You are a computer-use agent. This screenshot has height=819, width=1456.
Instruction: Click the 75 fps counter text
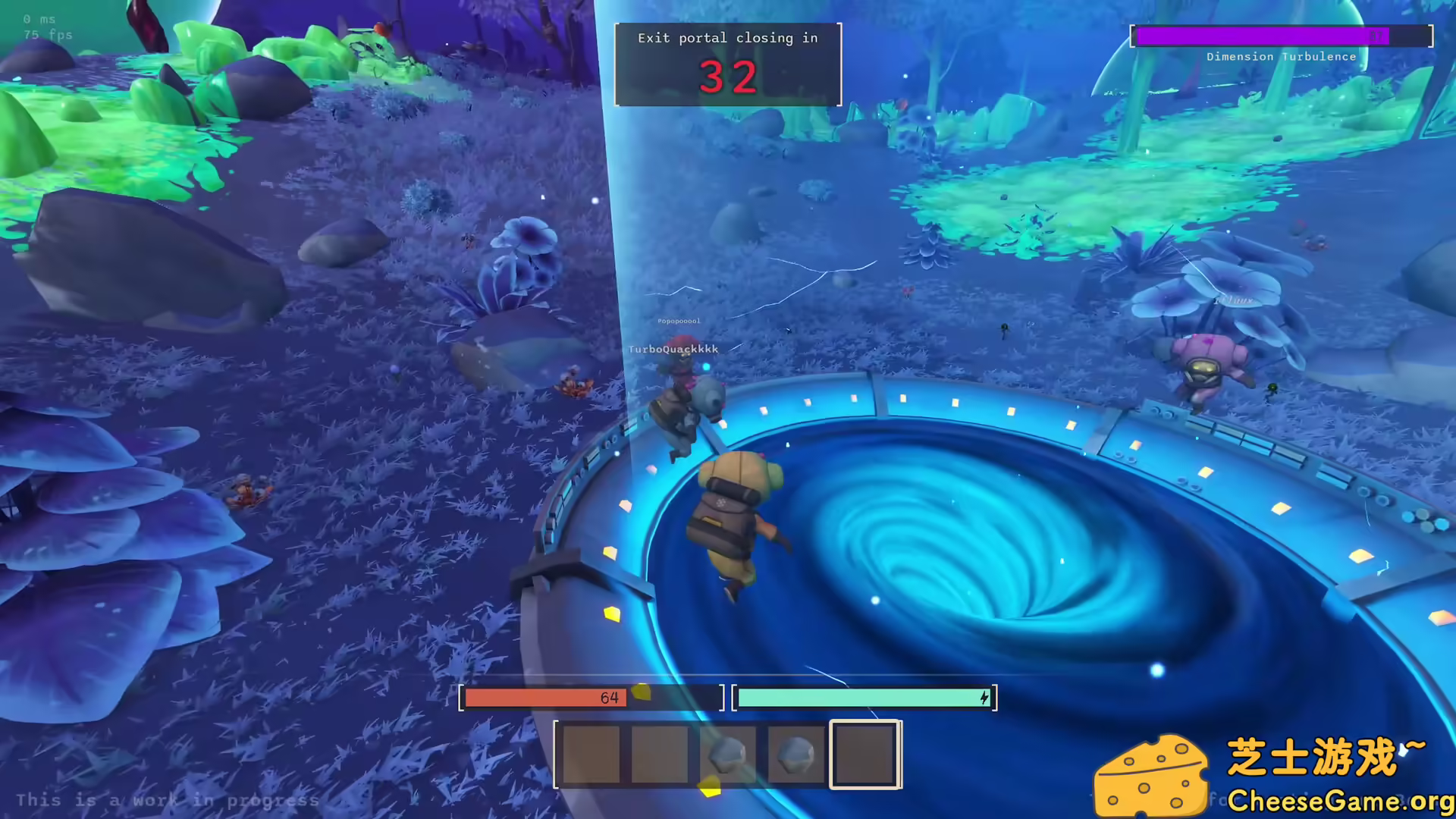point(47,35)
